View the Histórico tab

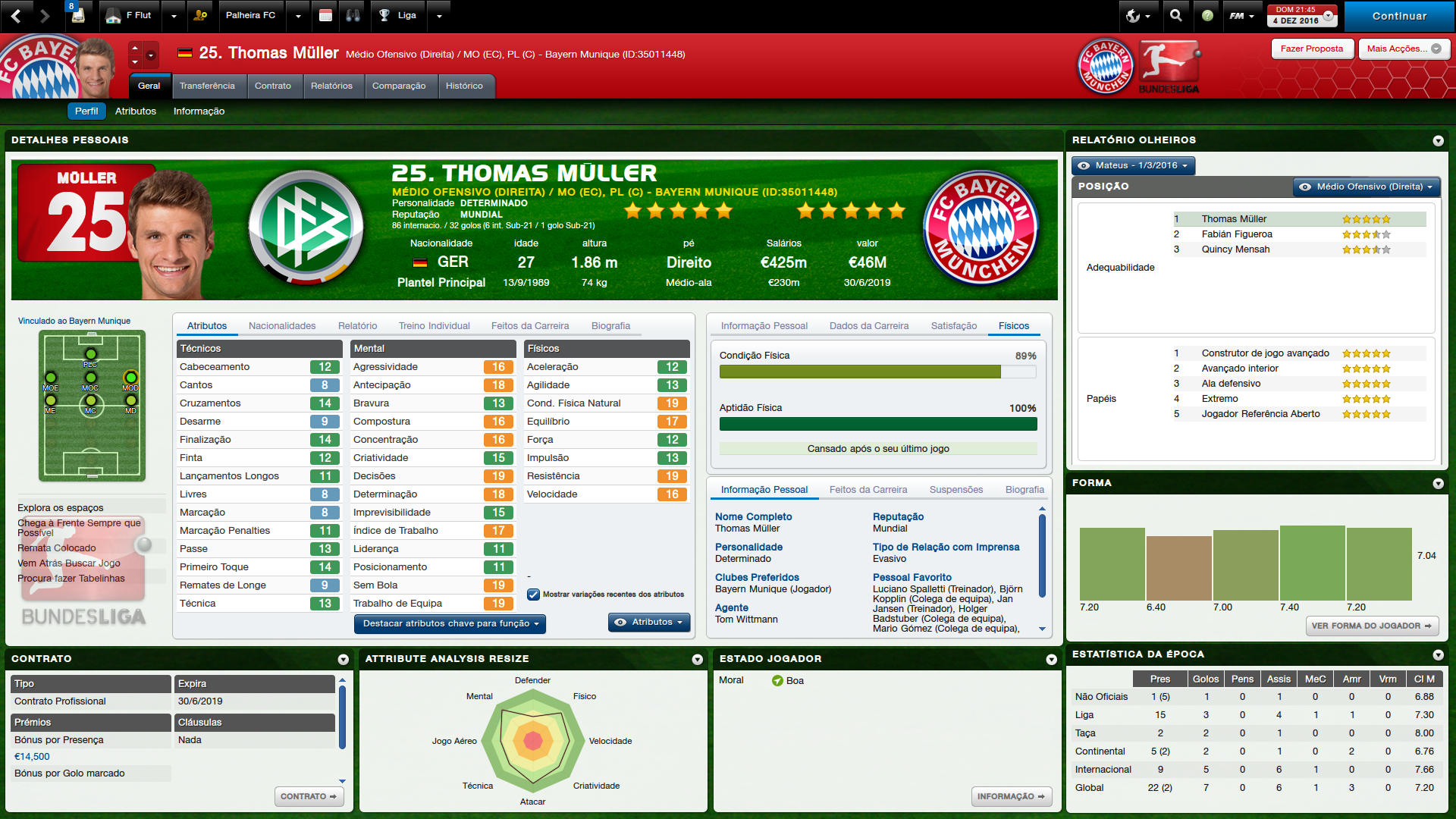[x=464, y=86]
